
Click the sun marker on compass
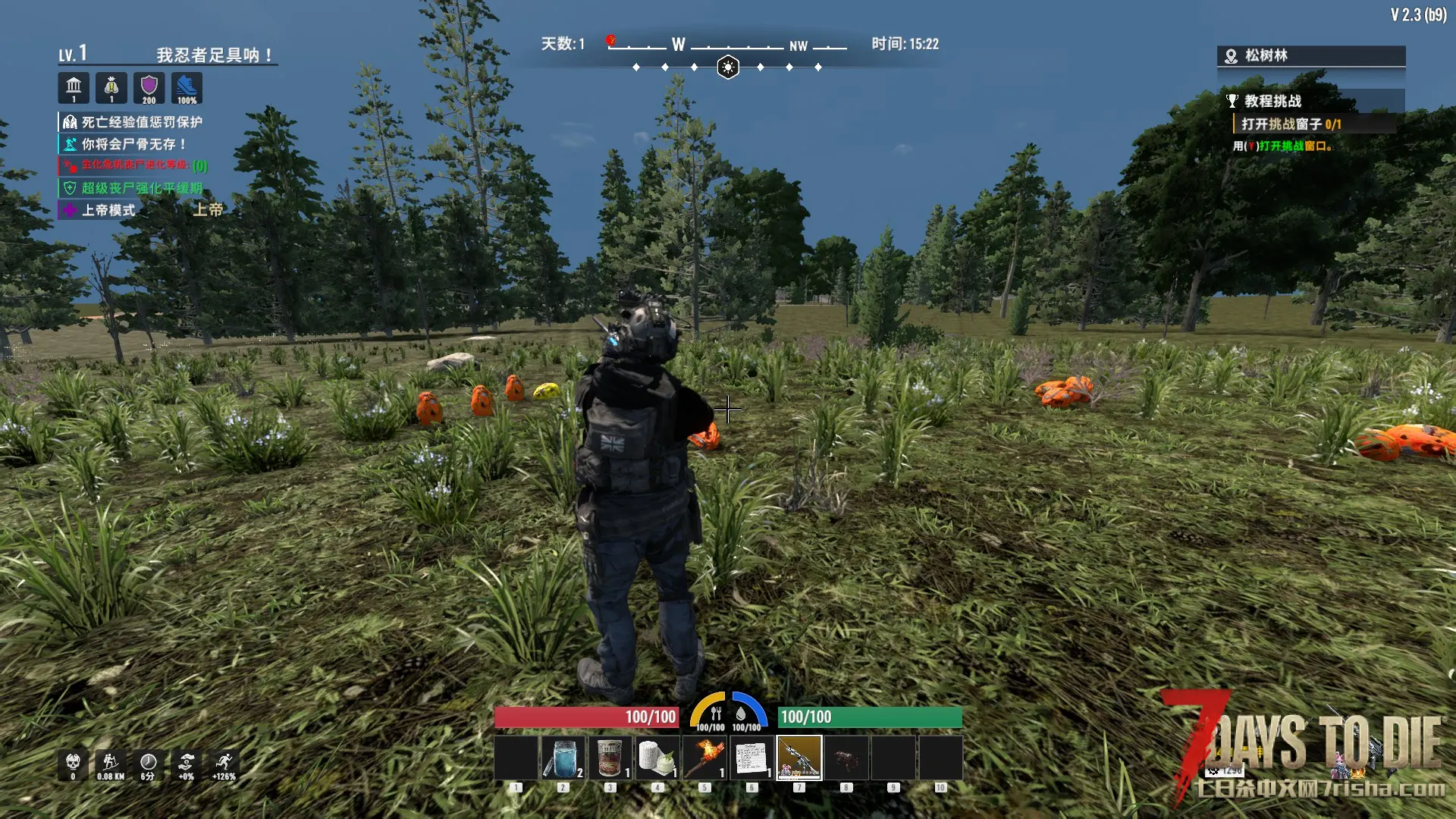[728, 67]
